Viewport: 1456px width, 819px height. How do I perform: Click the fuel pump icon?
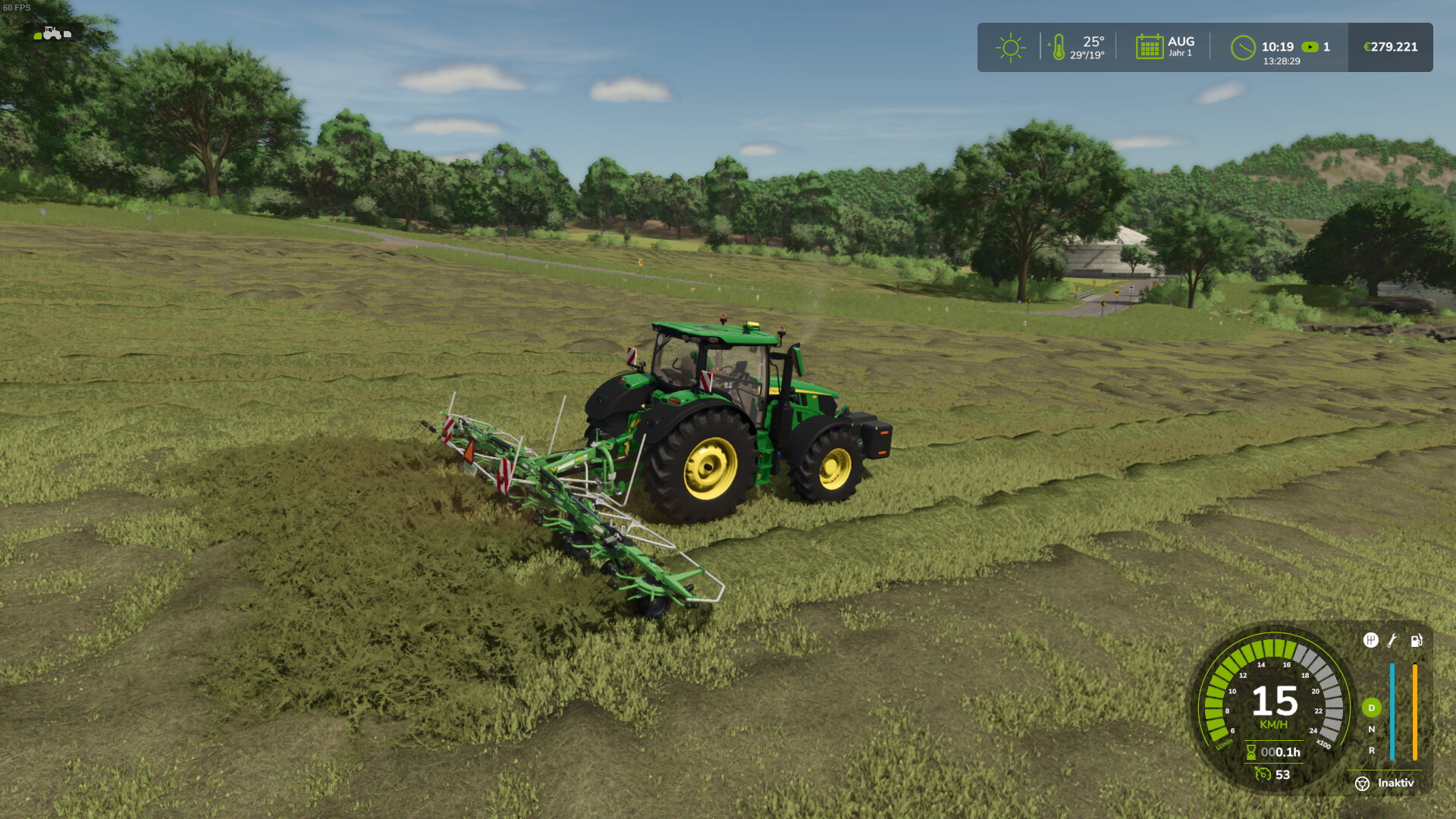(x=1416, y=641)
